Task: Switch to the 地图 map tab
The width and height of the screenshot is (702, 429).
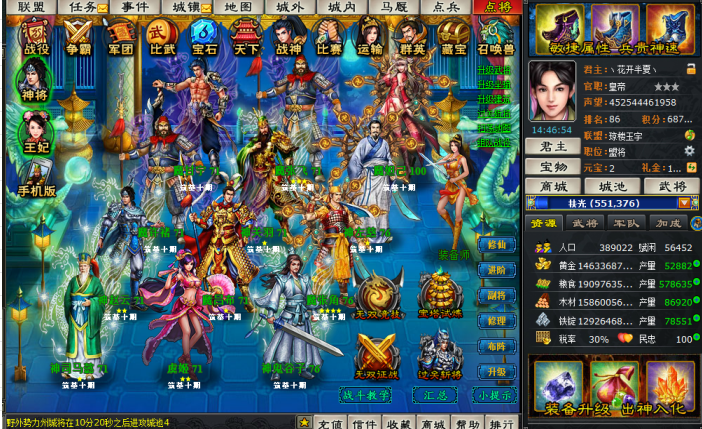Action: (x=238, y=7)
